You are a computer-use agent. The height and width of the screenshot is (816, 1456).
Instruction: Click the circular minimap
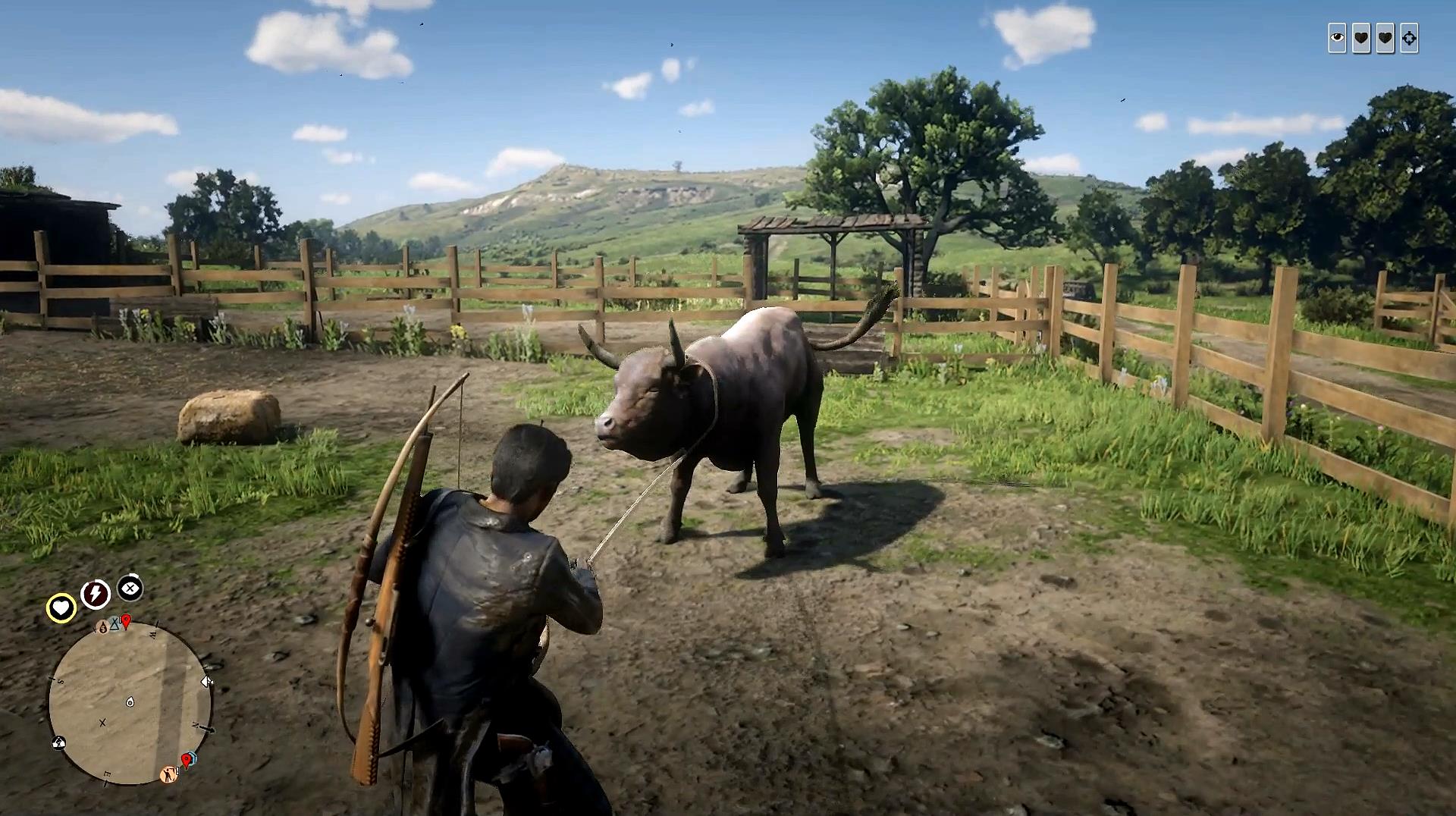coord(130,701)
